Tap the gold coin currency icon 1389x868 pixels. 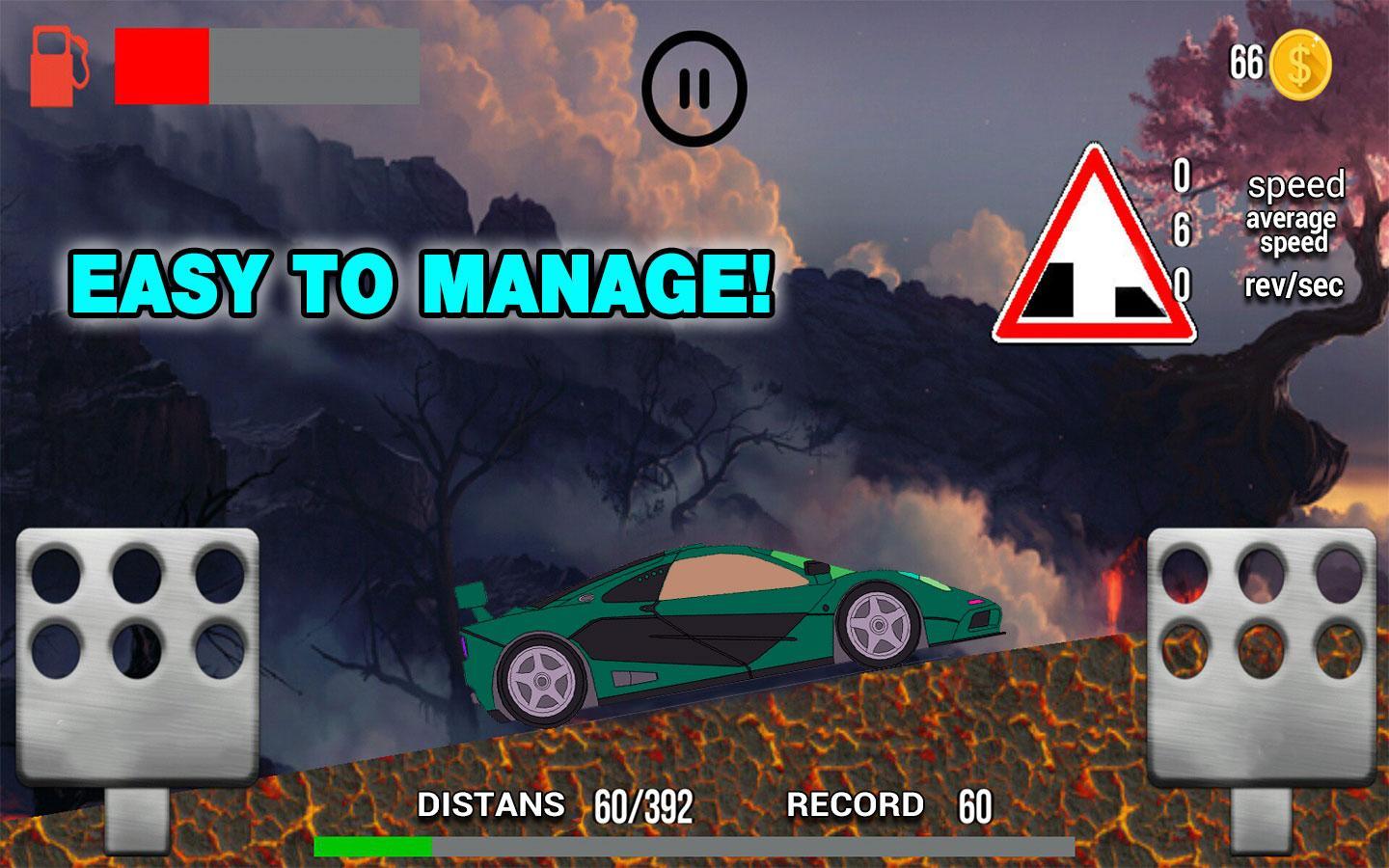[1301, 63]
